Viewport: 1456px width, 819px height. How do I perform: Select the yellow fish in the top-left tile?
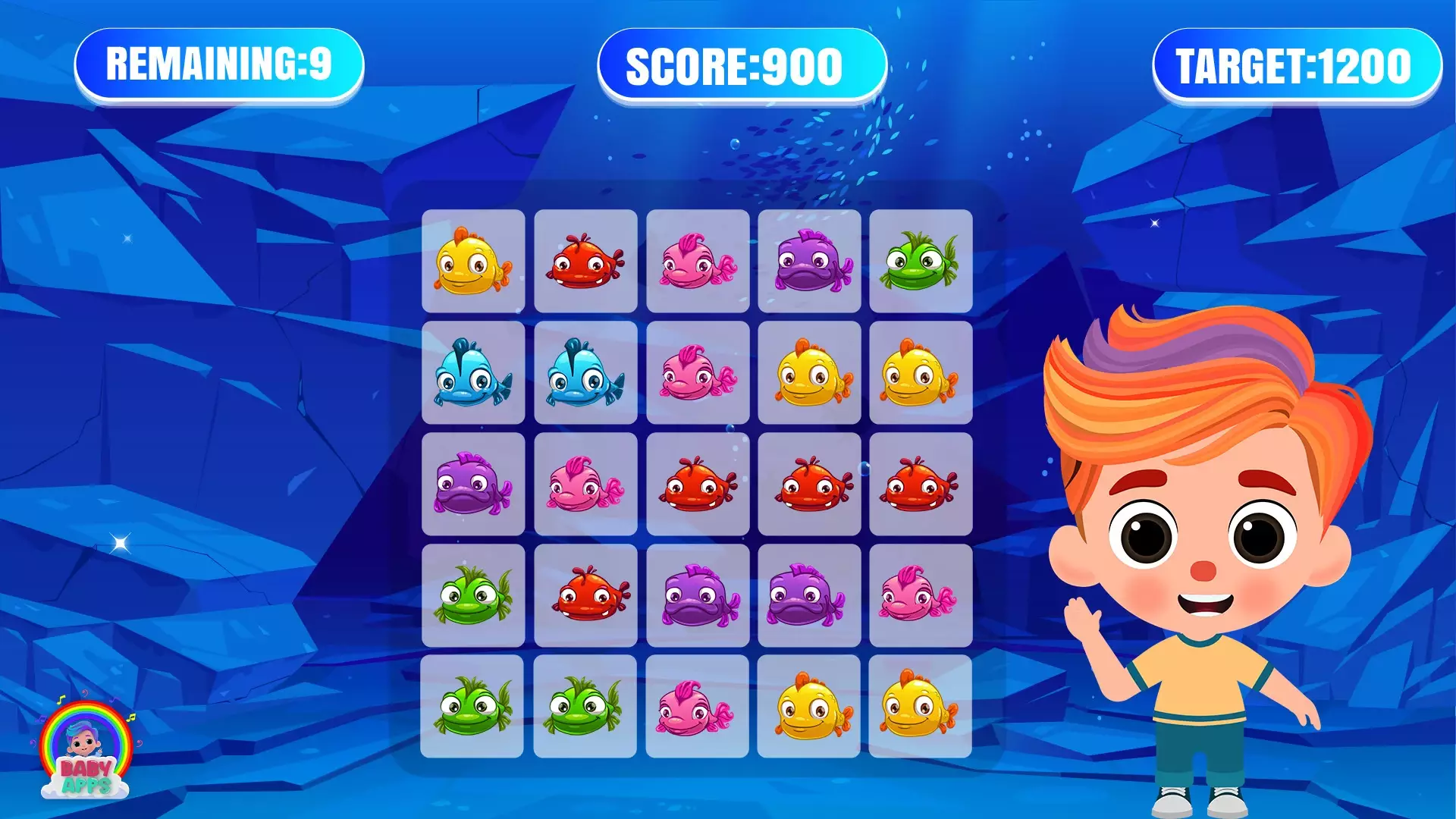(x=474, y=262)
